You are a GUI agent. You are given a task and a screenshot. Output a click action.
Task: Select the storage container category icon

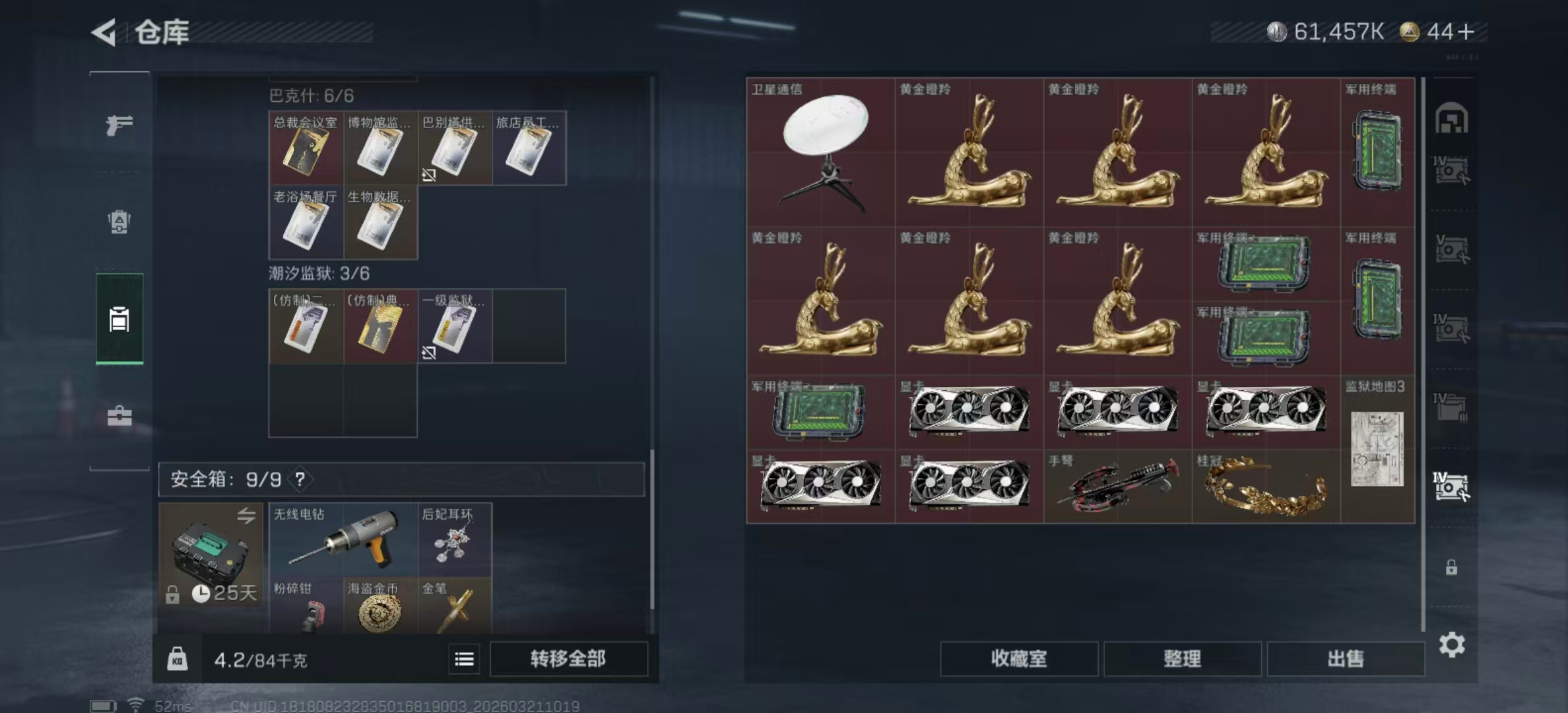coord(120,318)
